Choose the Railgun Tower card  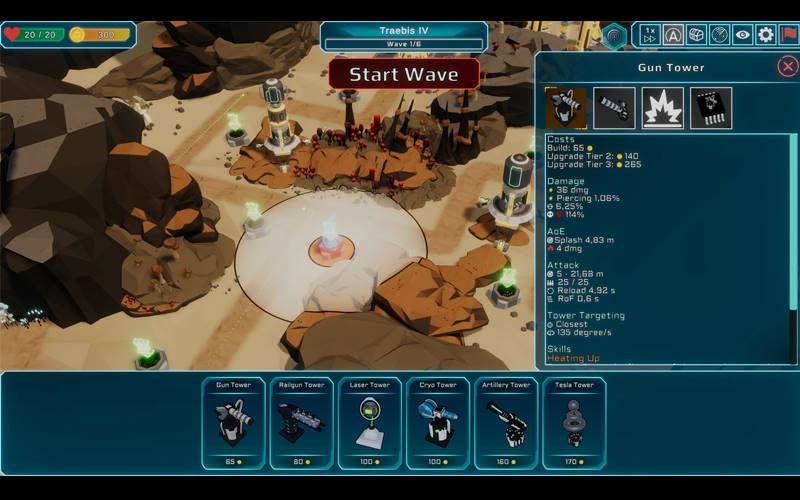301,423
